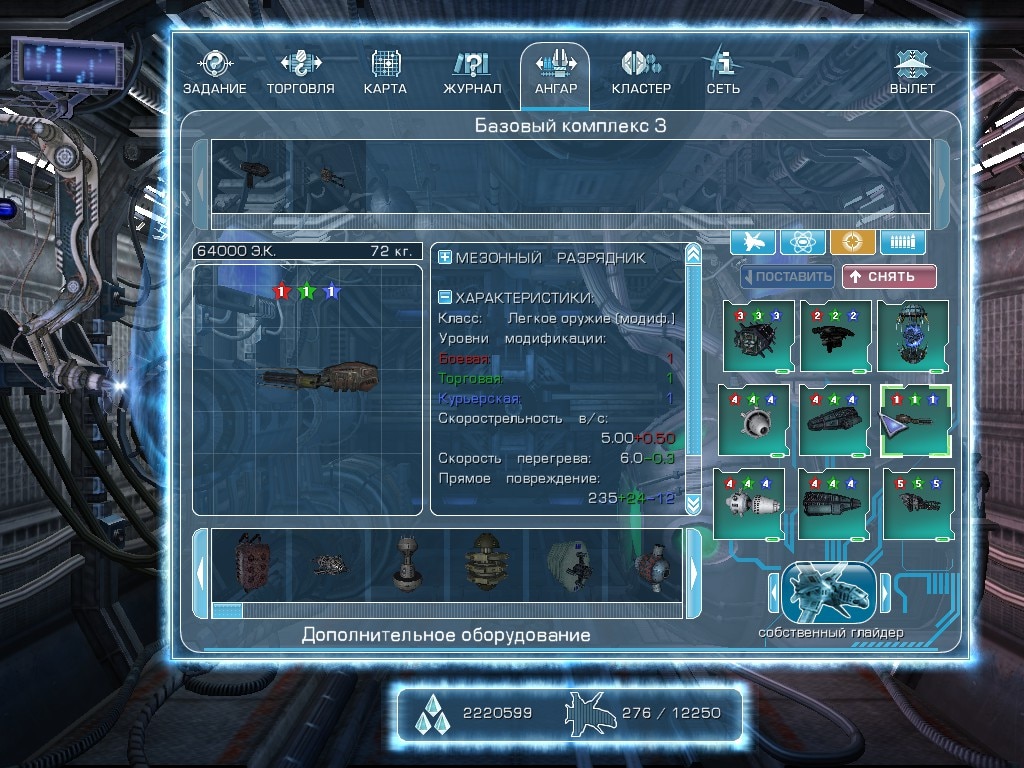
Task: Select the glider ship category filter
Action: click(753, 241)
